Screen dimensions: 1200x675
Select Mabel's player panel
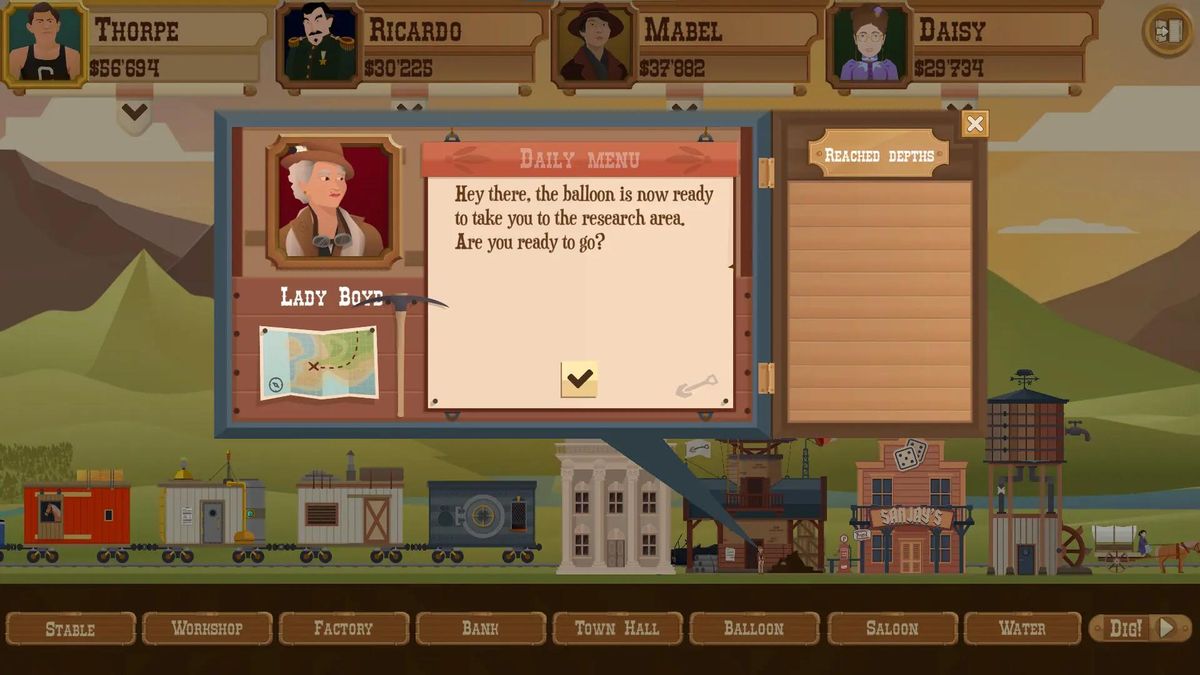pyautogui.click(x=685, y=45)
